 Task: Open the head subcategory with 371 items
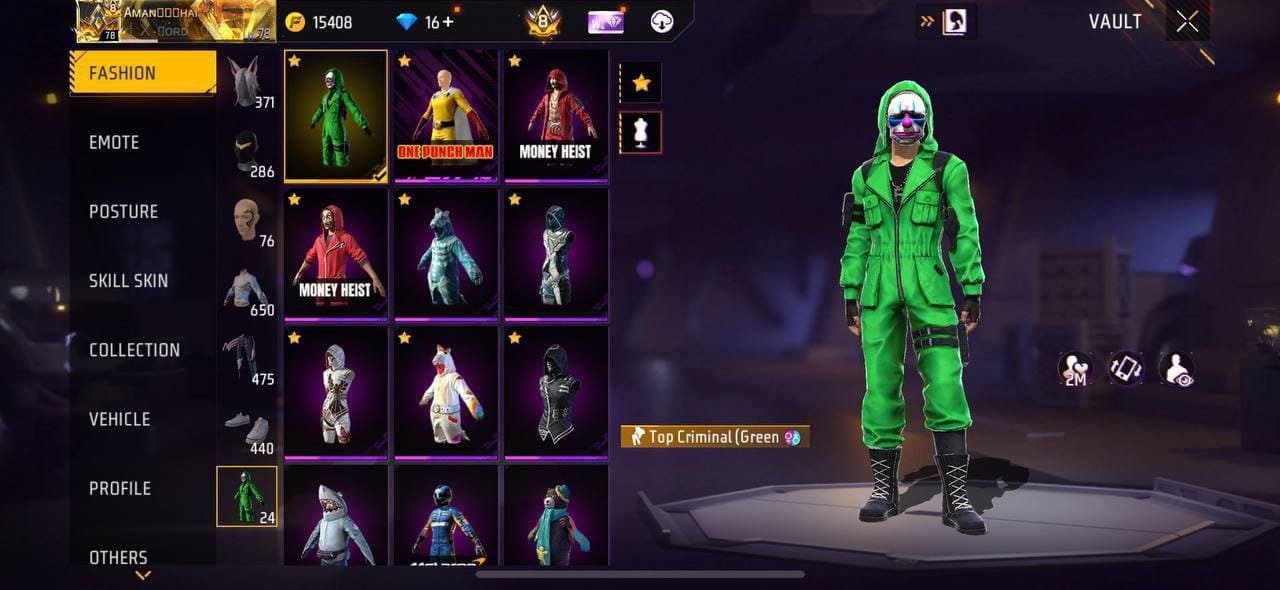coord(247,83)
